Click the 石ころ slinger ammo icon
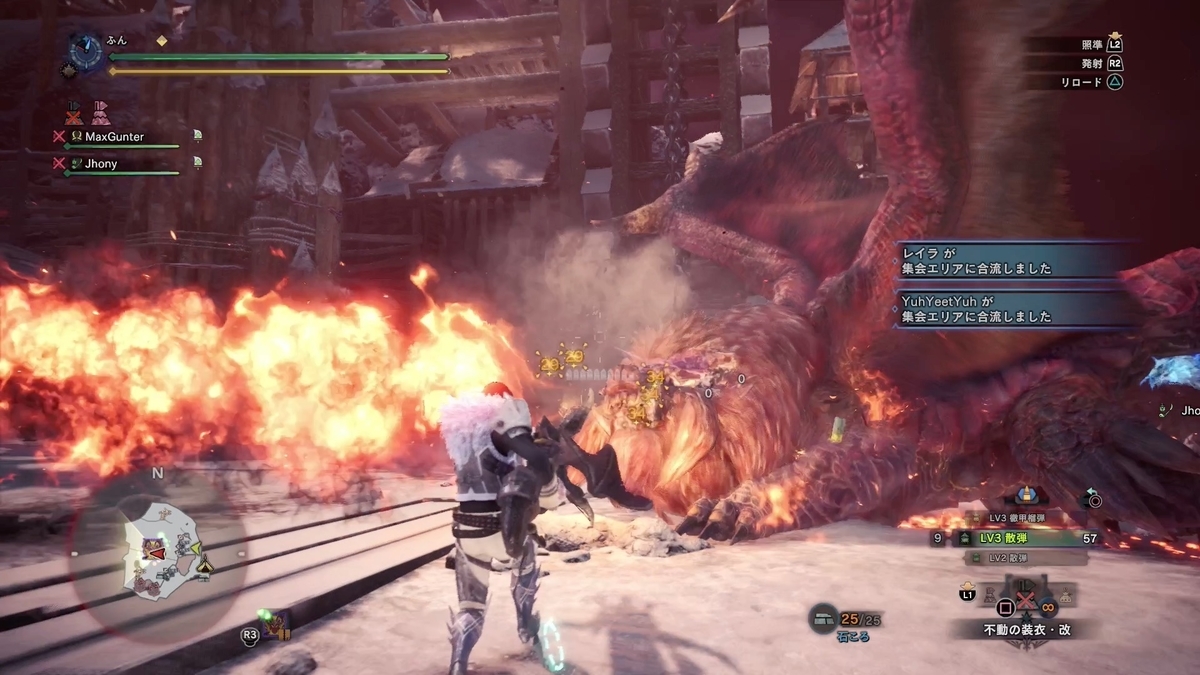 [824, 620]
